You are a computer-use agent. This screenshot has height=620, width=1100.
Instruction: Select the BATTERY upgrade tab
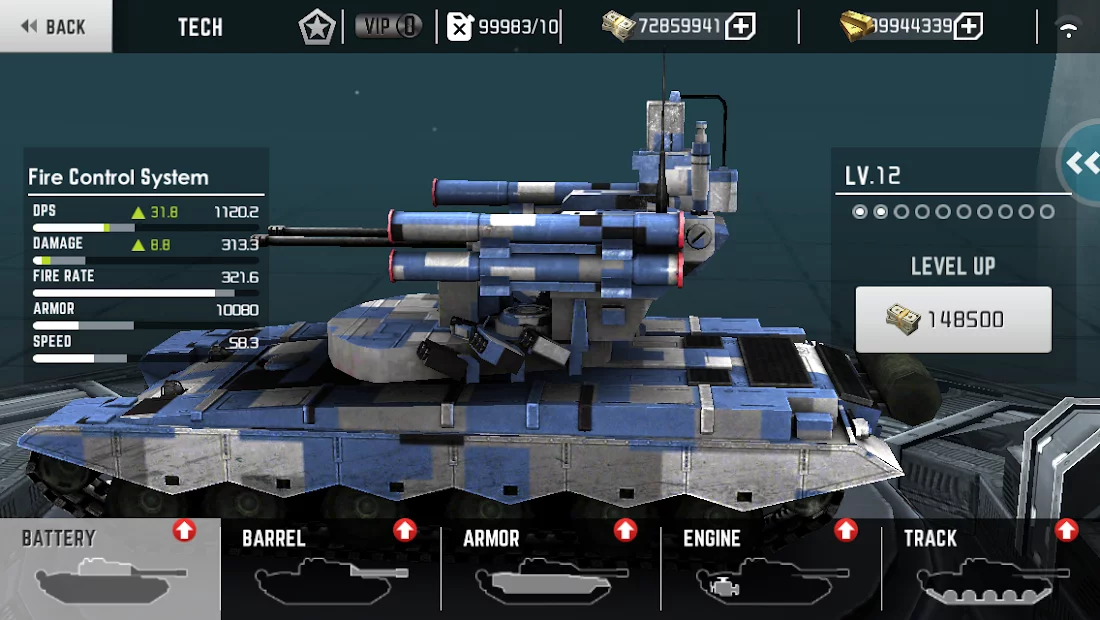pos(110,568)
